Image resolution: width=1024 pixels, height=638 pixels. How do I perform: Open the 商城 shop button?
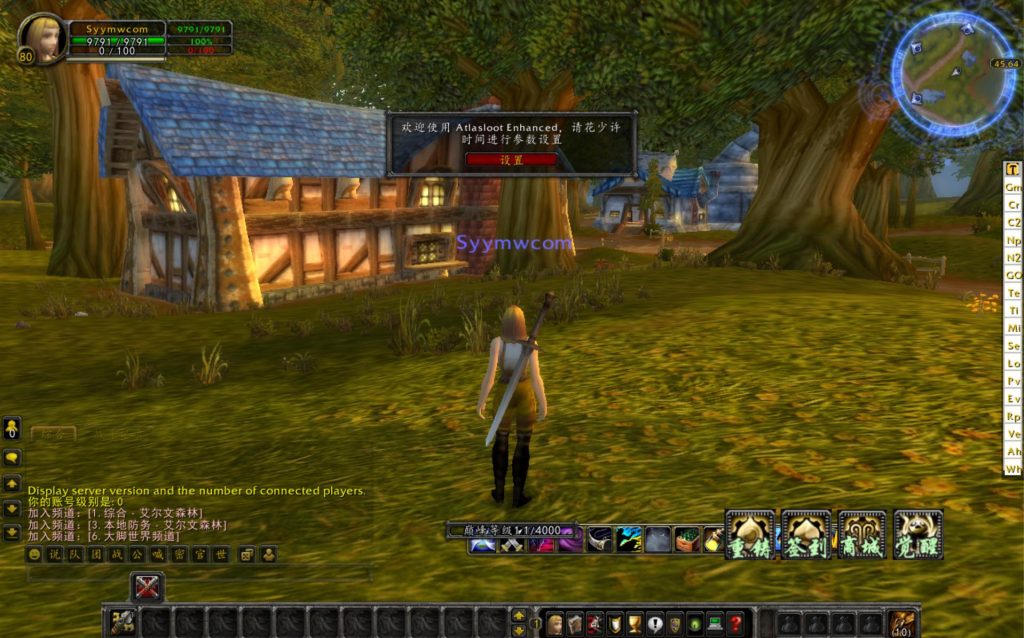[862, 534]
